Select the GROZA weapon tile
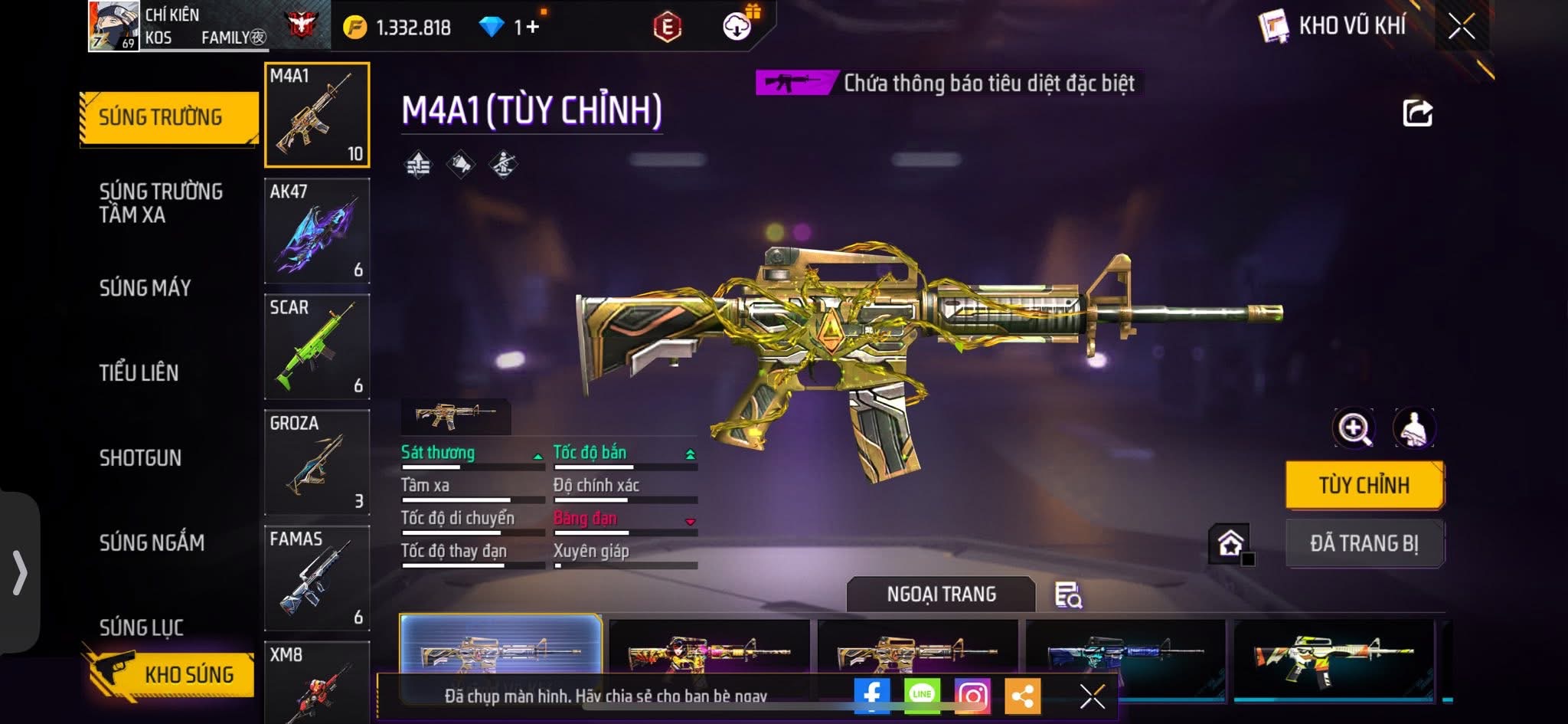 pos(317,463)
